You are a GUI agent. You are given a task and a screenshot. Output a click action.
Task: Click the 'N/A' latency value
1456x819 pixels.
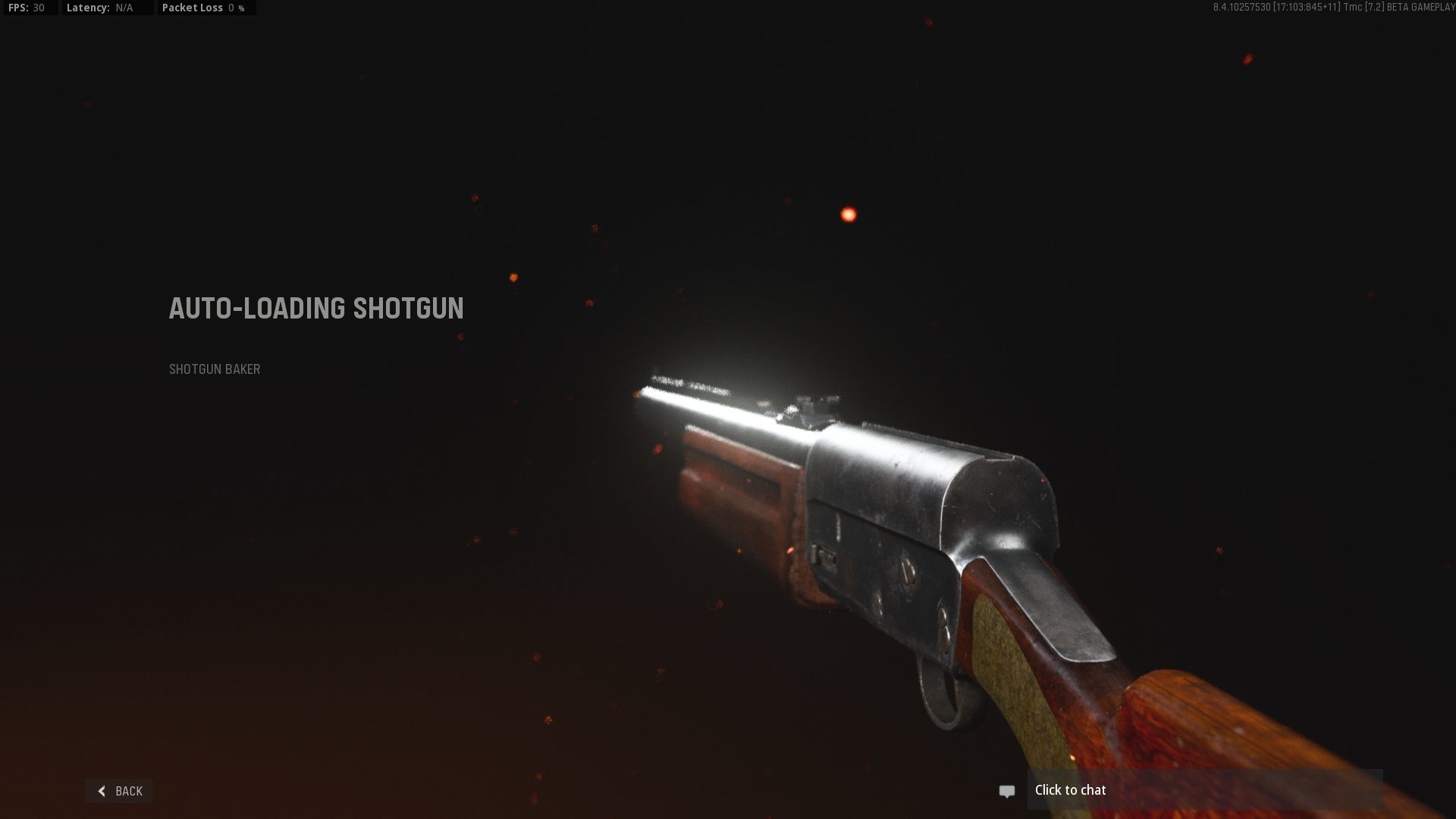pyautogui.click(x=125, y=8)
